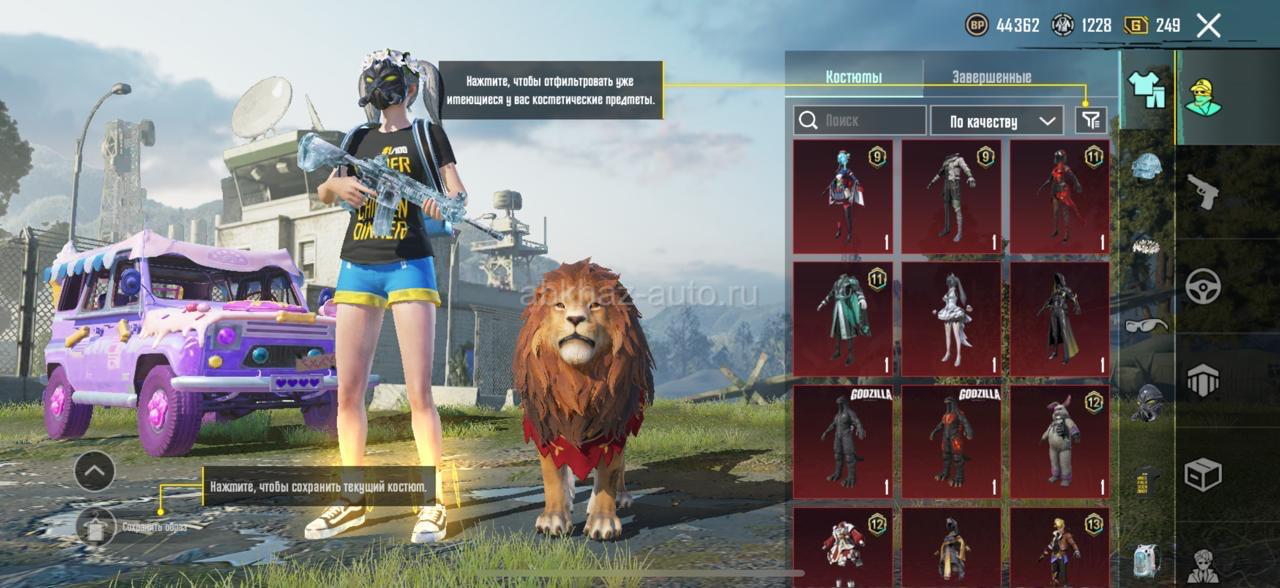Save the current outfit with Сохранить образ
The width and height of the screenshot is (1280, 588).
pos(96,525)
